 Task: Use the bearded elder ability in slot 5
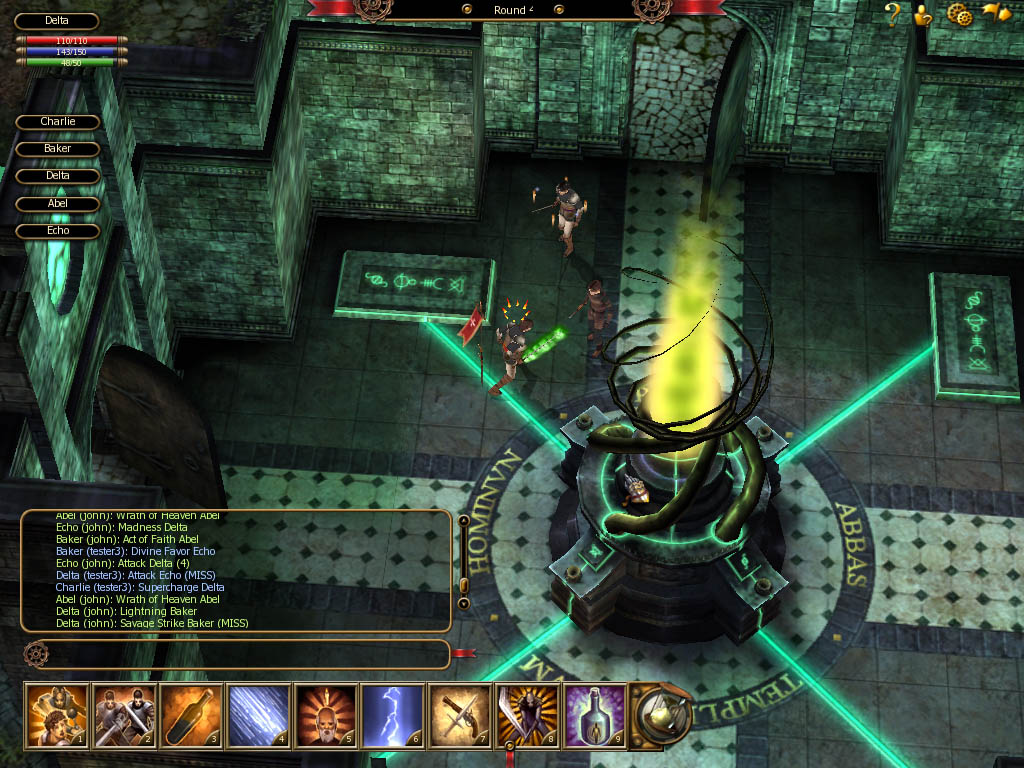[x=325, y=714]
